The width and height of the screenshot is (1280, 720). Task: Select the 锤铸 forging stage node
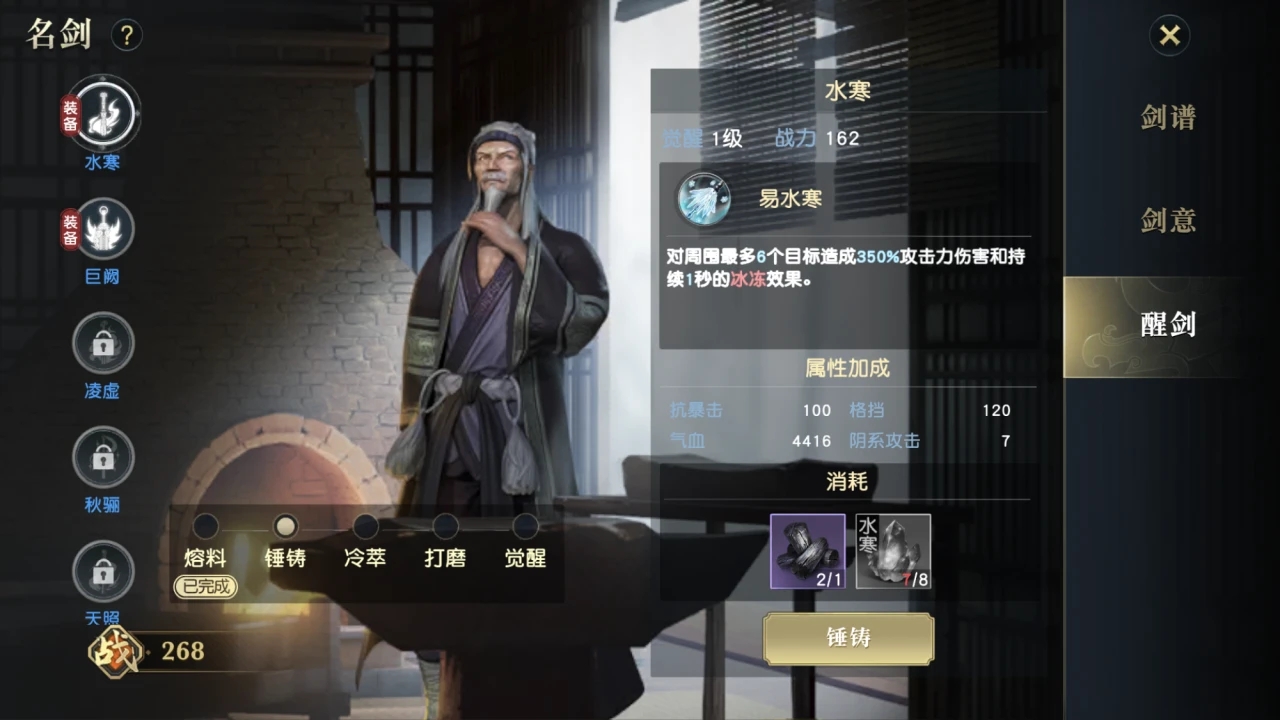285,525
